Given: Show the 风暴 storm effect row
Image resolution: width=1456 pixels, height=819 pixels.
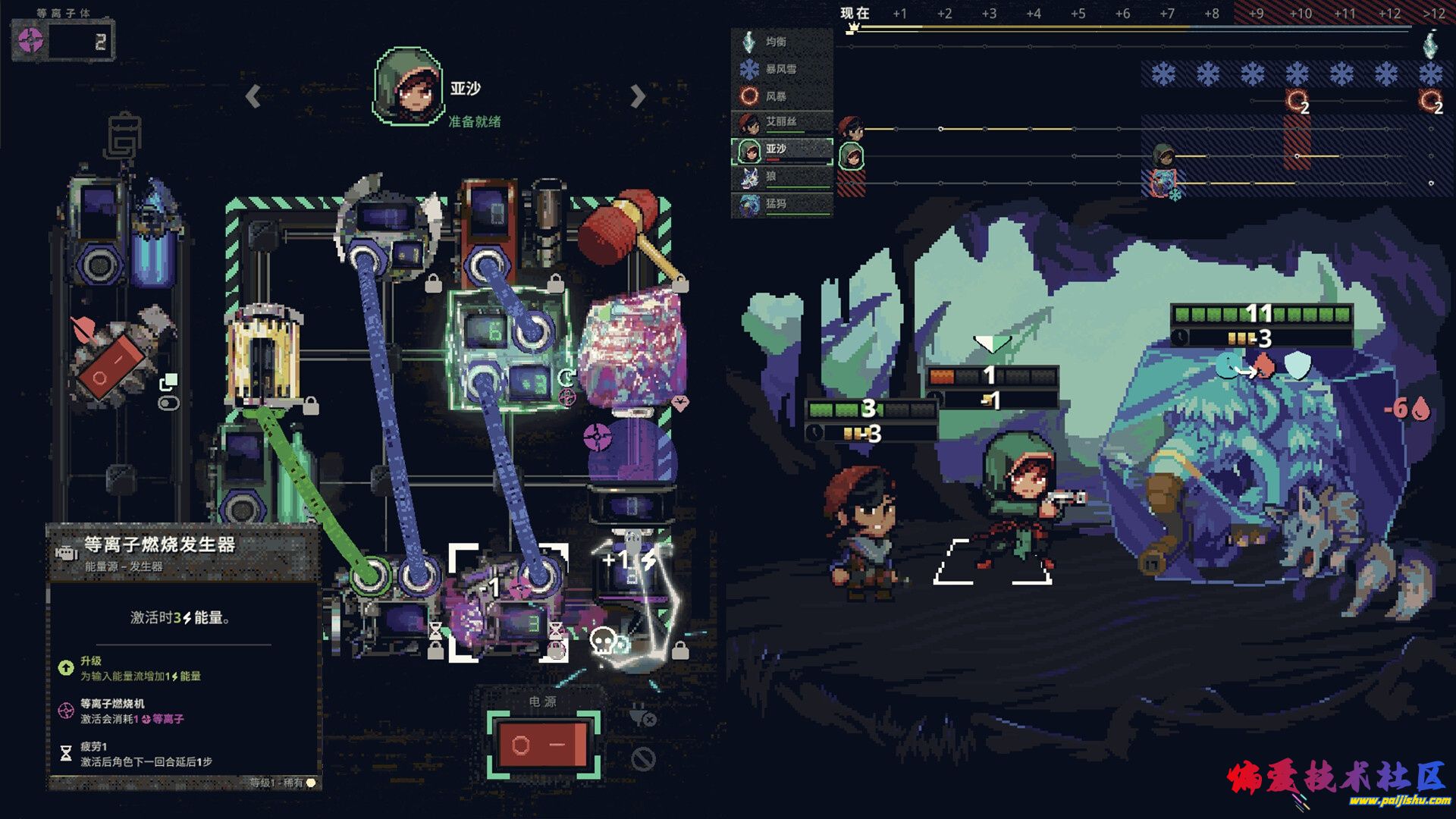Looking at the screenshot, I should (781, 97).
